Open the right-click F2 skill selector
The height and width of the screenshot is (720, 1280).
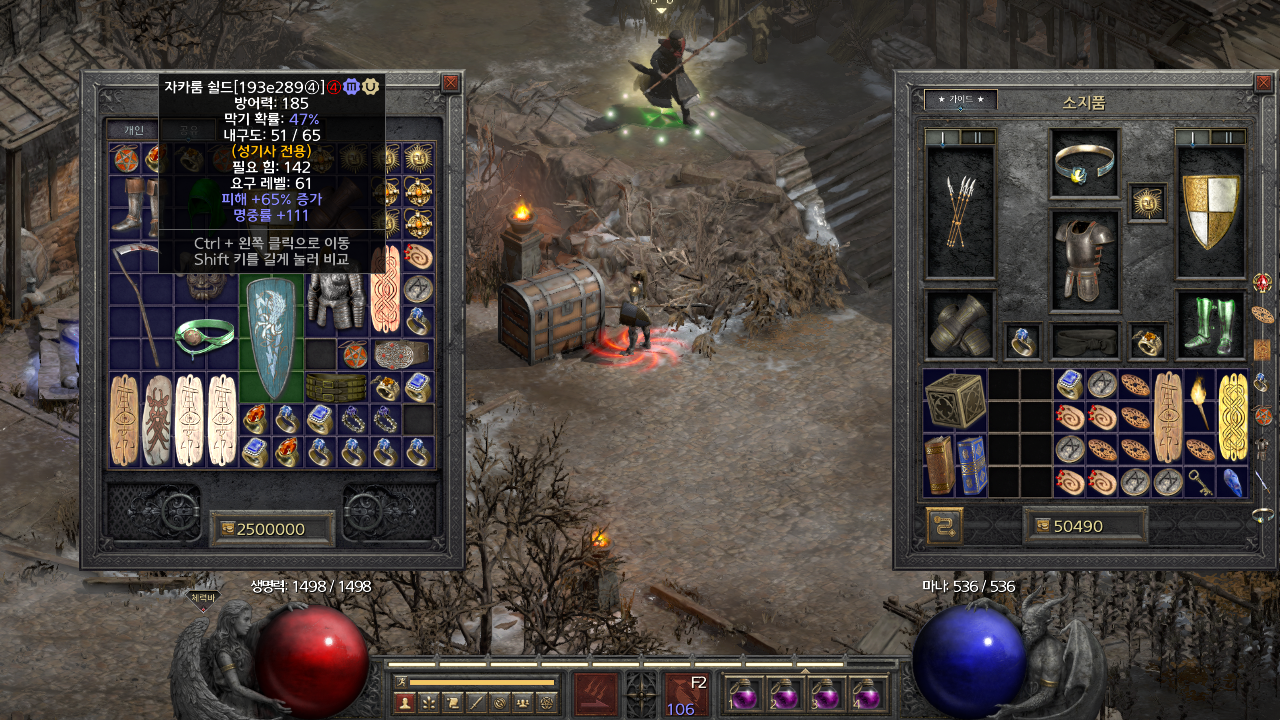(x=687, y=694)
